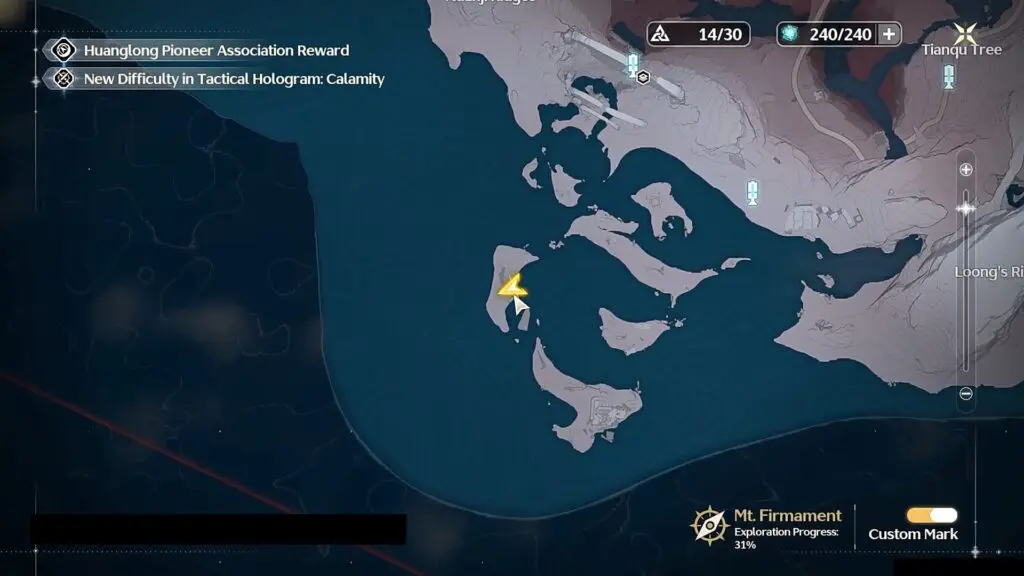Open the Tactical Hologram: Calamity notice

click(234, 79)
